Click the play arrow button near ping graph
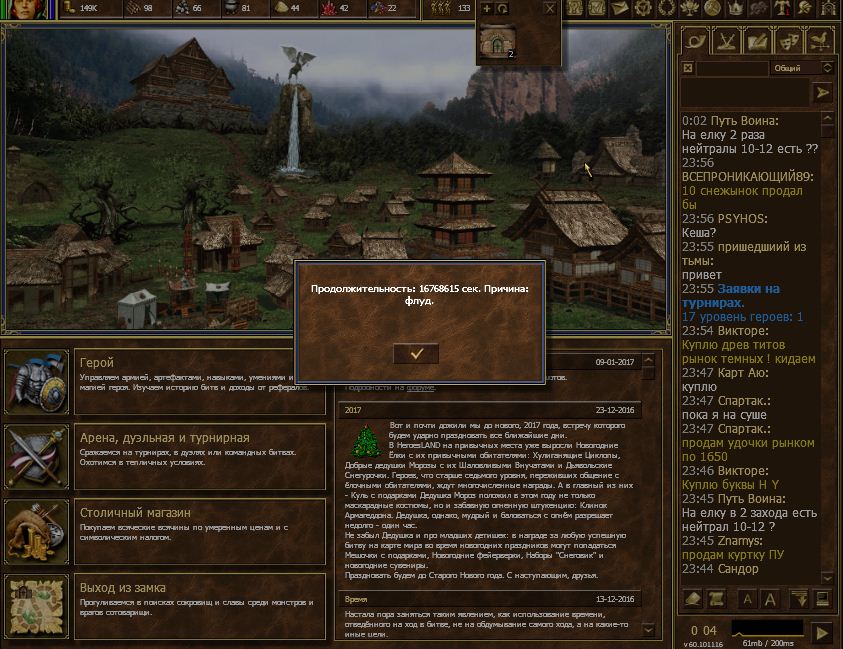Image resolution: width=843 pixels, height=649 pixels. [x=821, y=632]
